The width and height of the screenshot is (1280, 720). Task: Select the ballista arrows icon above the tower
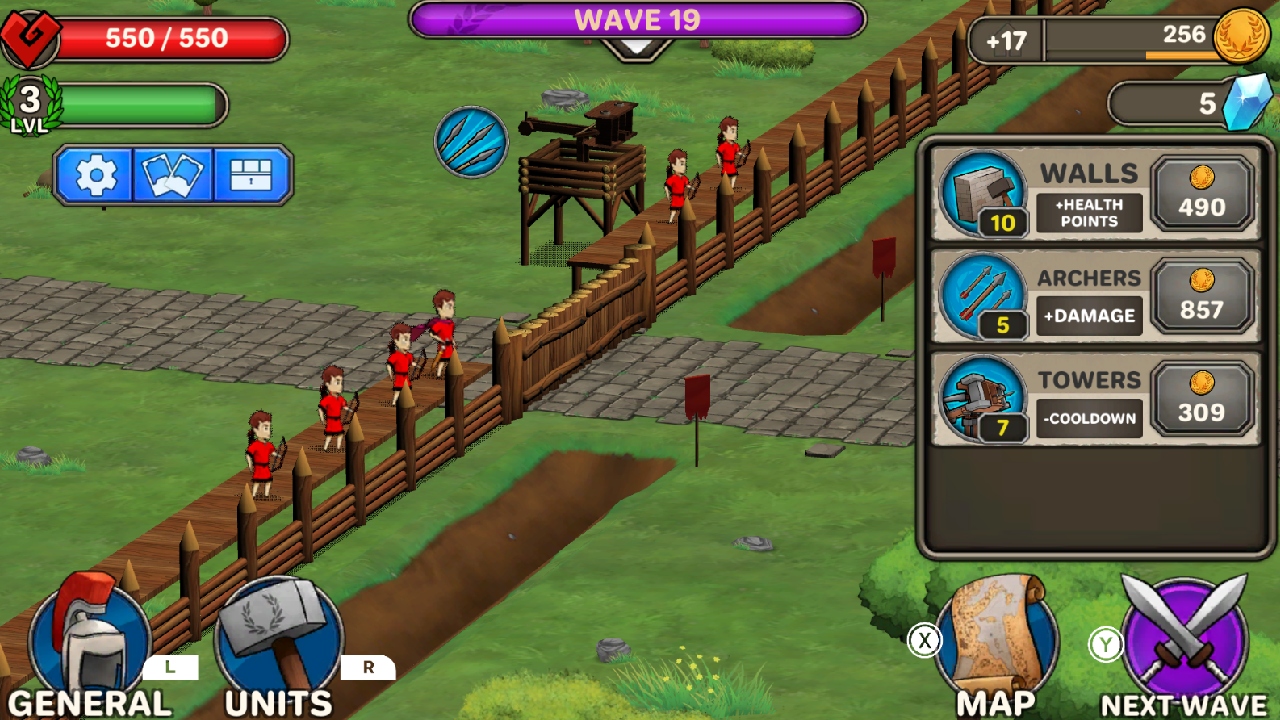470,141
